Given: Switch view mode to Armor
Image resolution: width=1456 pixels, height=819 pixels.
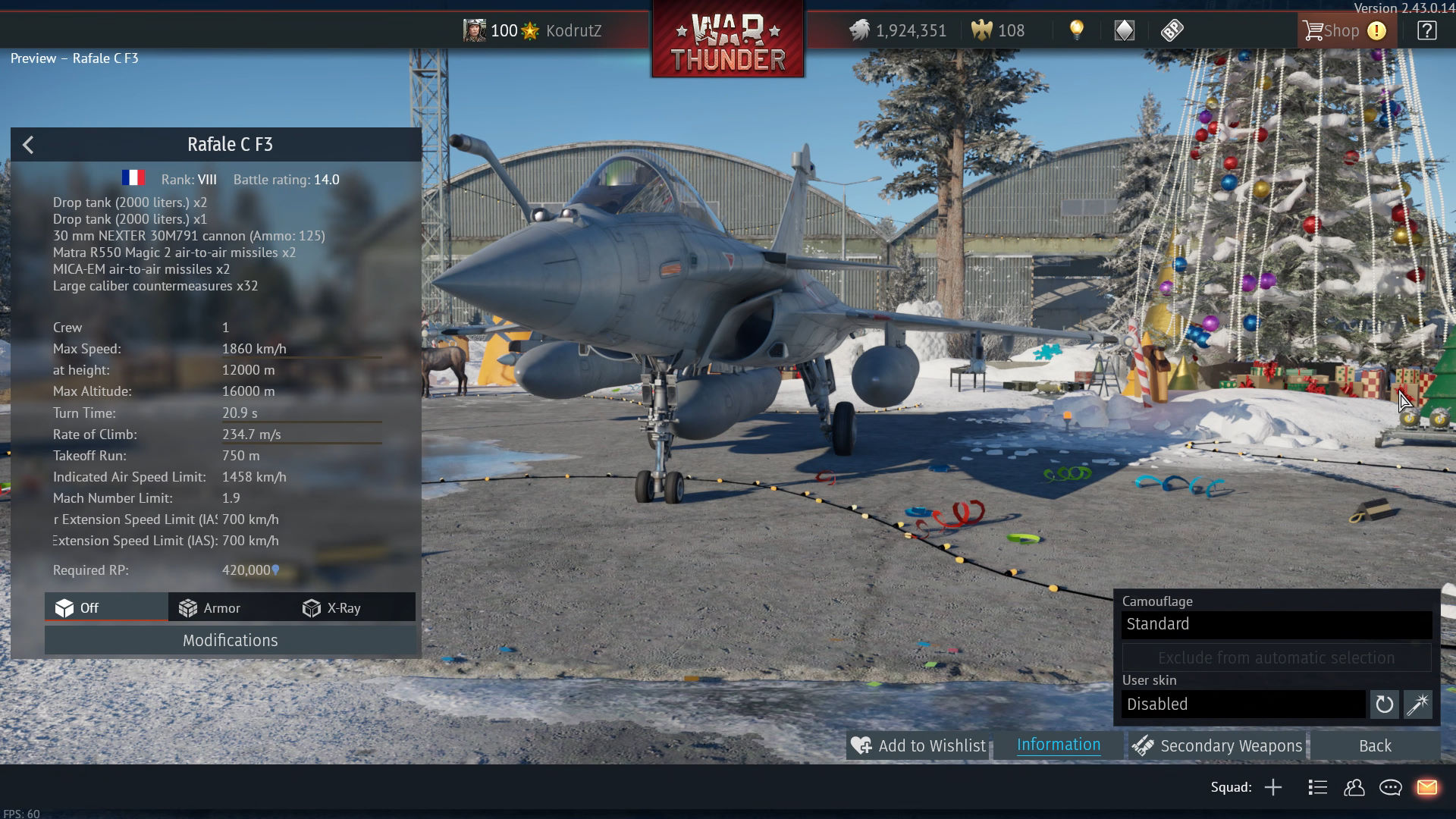Looking at the screenshot, I should pyautogui.click(x=210, y=608).
